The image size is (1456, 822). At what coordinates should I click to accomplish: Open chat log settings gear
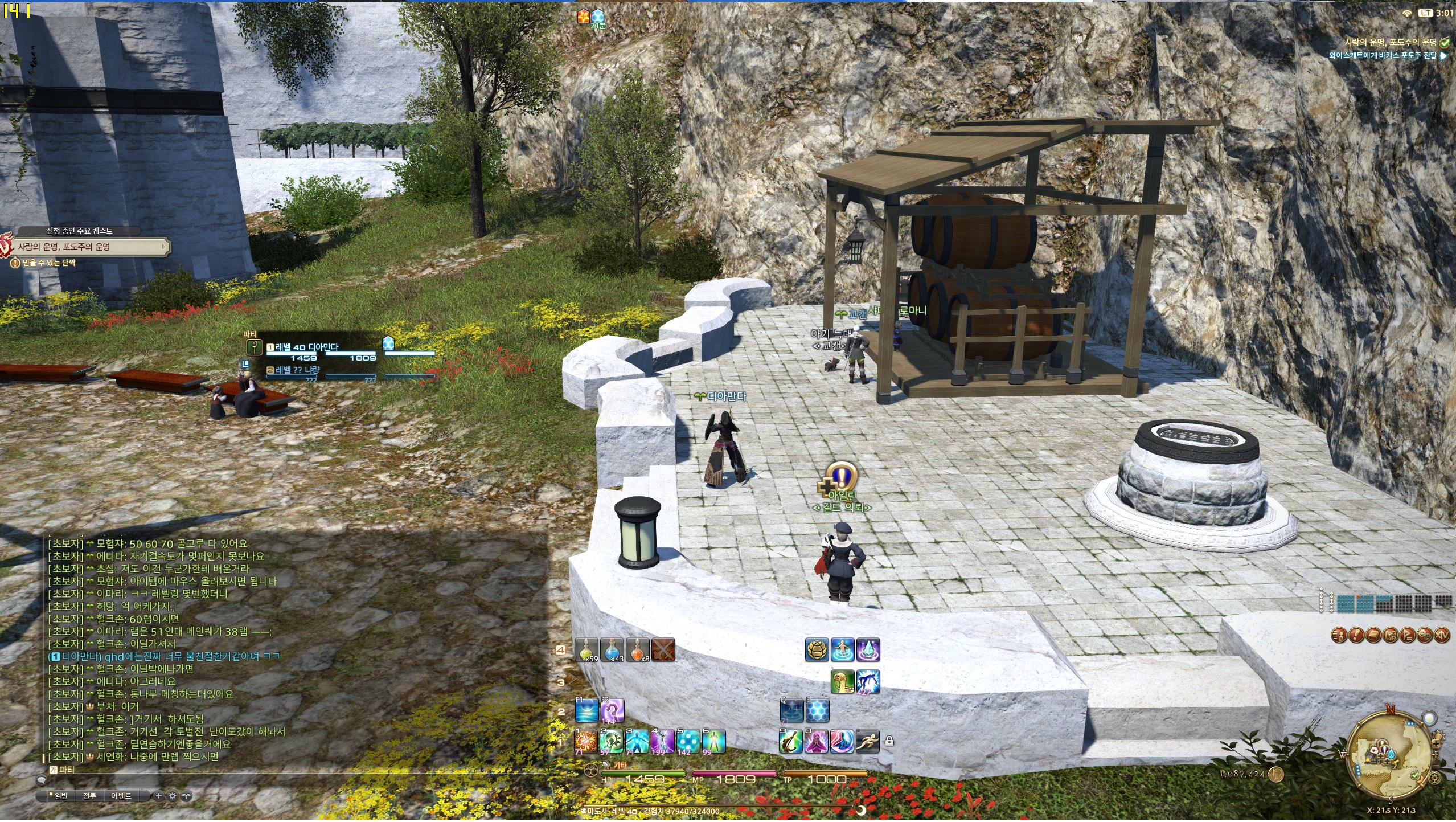point(173,796)
